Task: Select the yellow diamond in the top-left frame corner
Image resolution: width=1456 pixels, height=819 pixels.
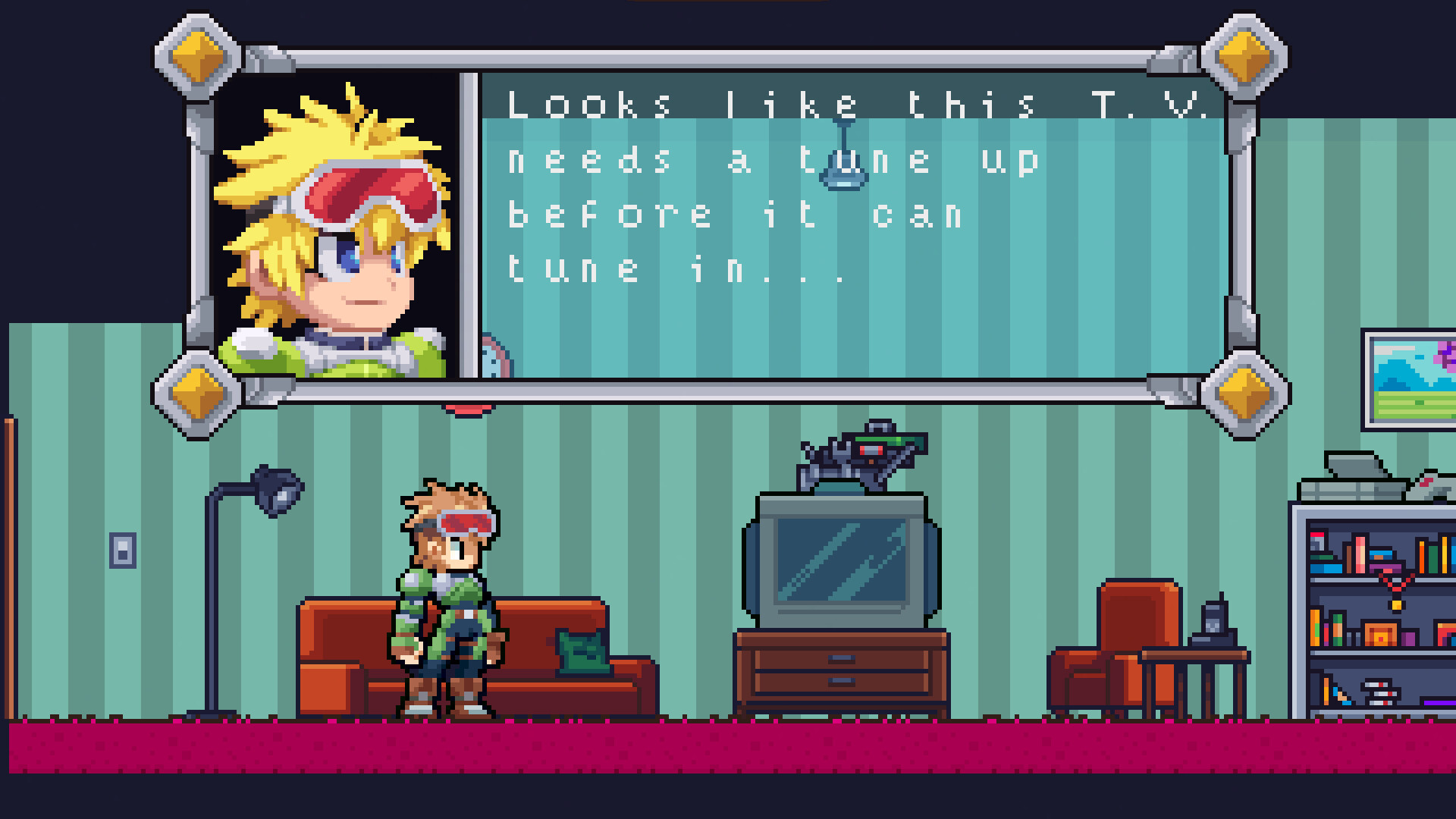Action: (x=196, y=55)
